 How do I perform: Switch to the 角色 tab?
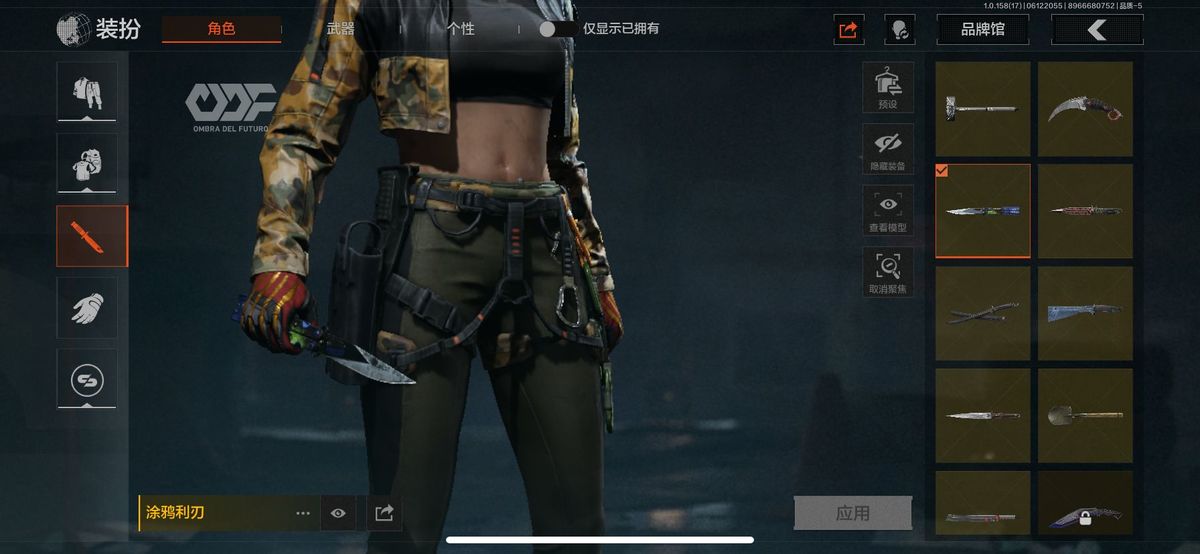(x=221, y=29)
